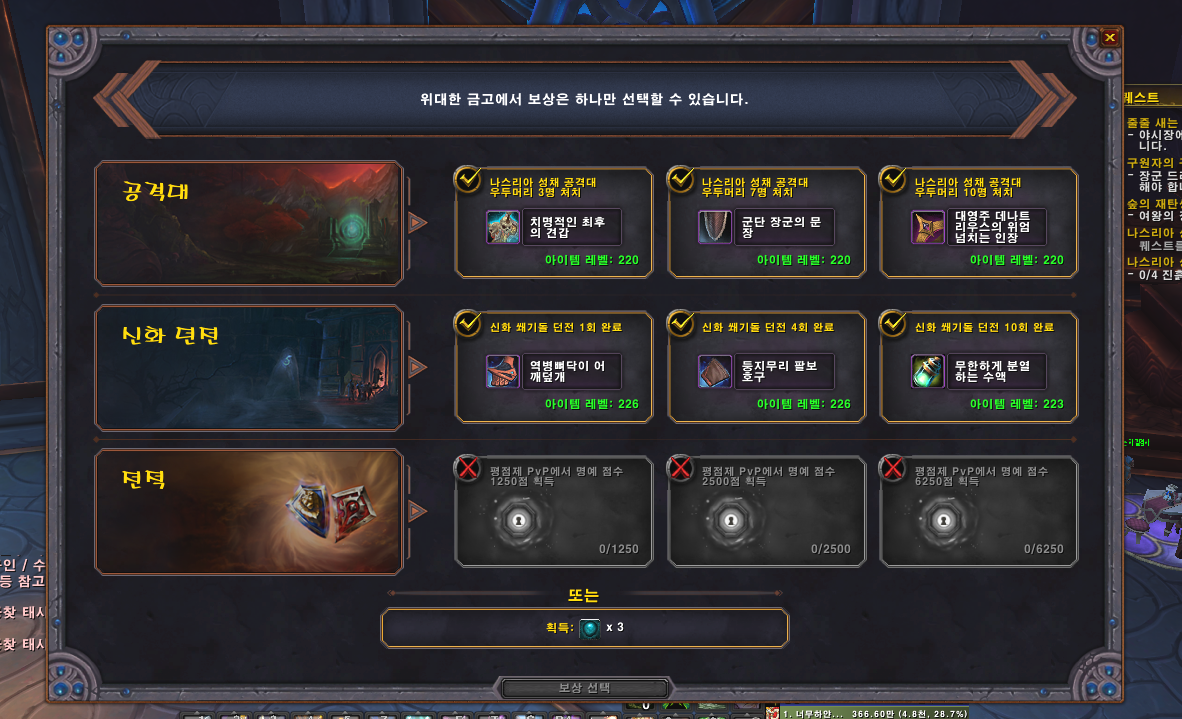The image size is (1182, 719).
Task: Pick the 대영주 데나트리우스의 위엄 넘치는 인장 reward
Action: pos(978,227)
